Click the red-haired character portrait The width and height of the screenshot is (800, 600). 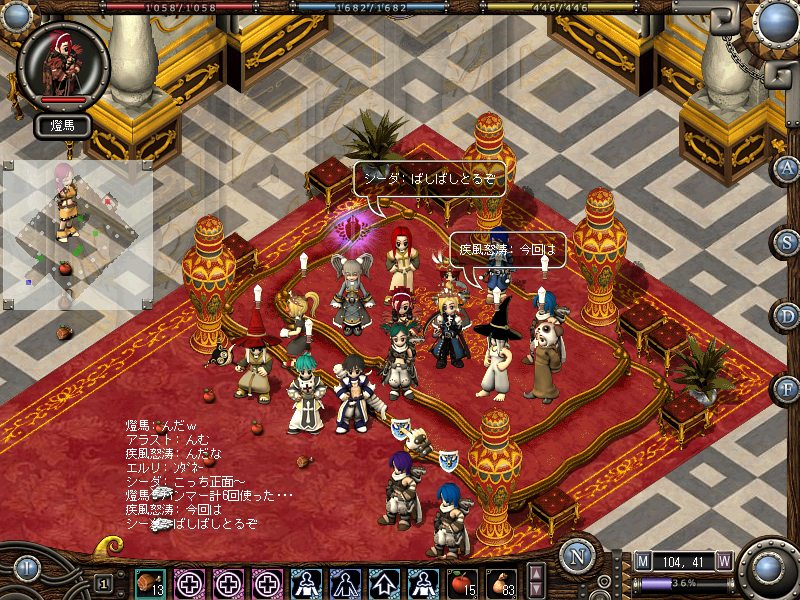coord(63,62)
